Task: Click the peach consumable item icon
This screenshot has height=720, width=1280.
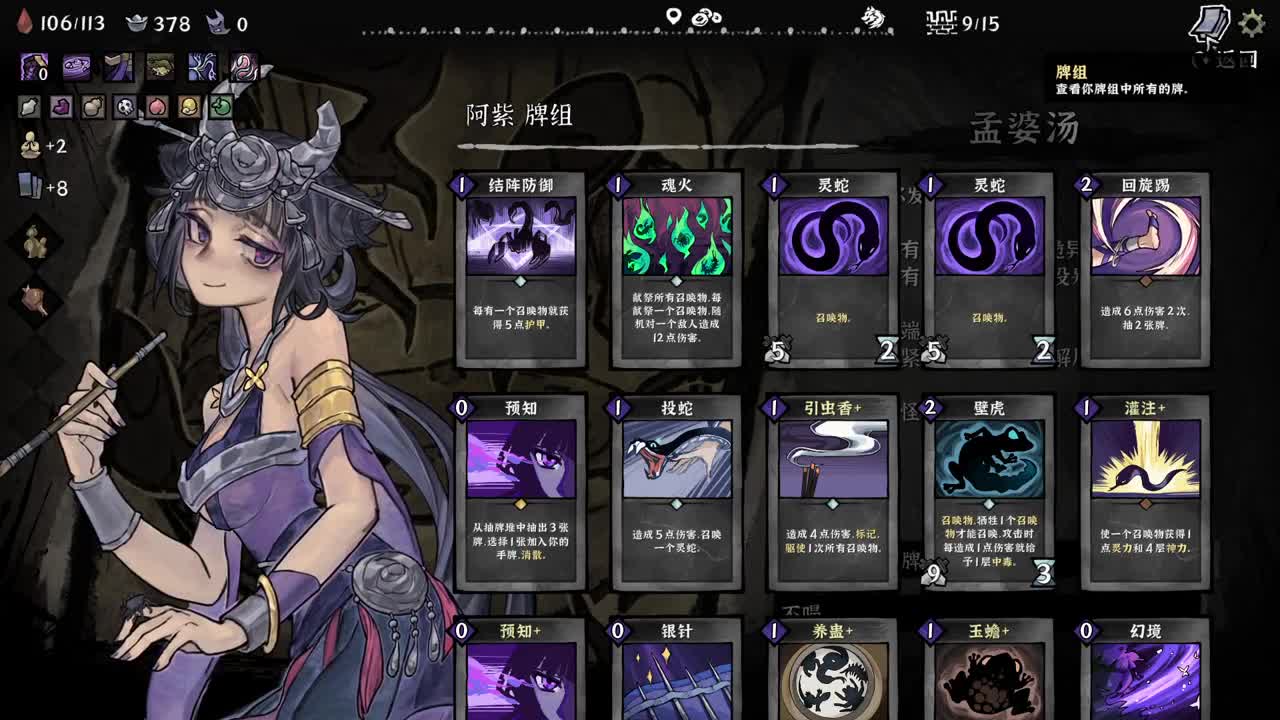Action: click(155, 105)
